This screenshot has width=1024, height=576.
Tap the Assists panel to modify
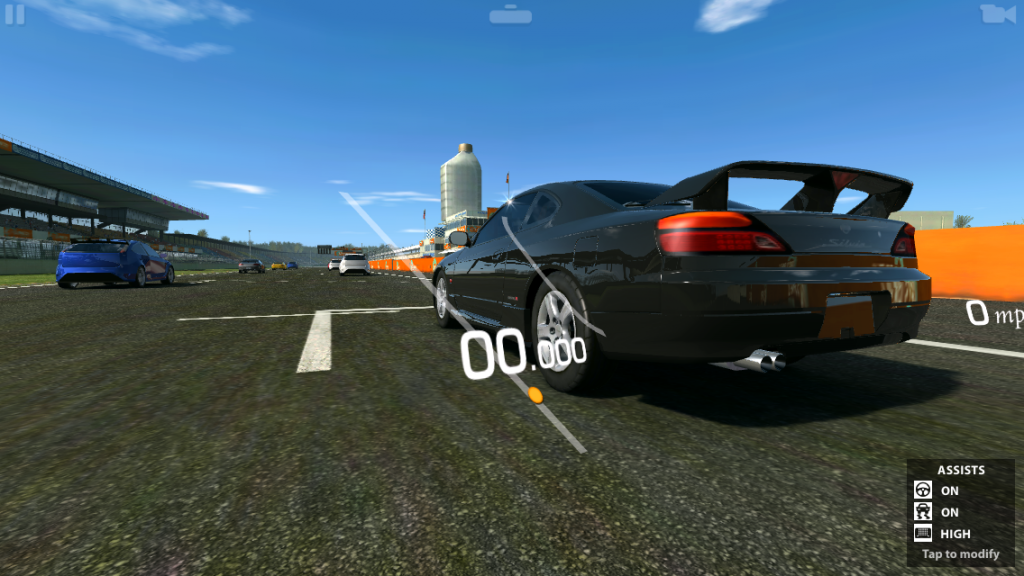pos(960,512)
